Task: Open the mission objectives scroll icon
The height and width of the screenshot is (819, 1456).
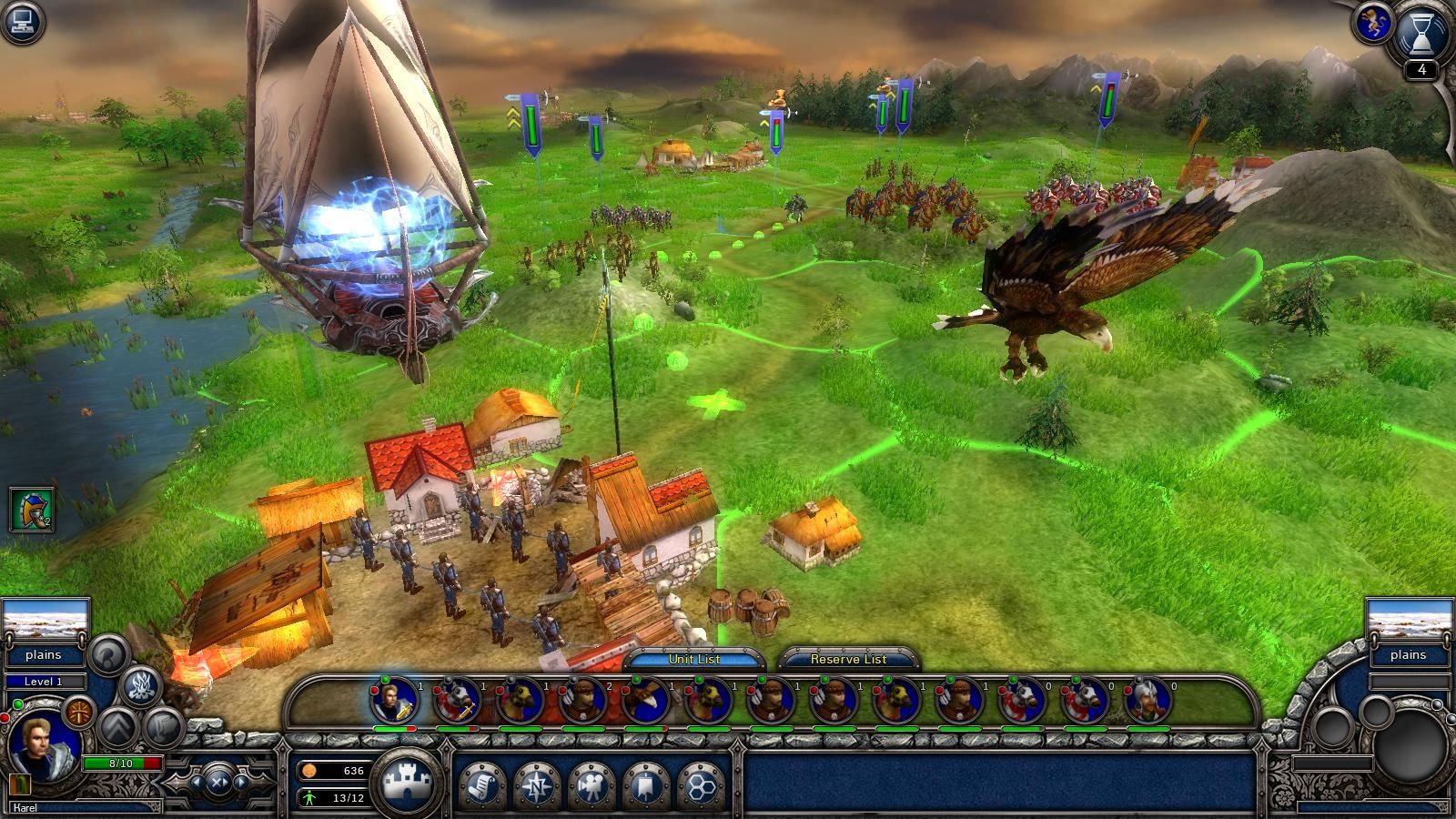Action: pos(481,787)
